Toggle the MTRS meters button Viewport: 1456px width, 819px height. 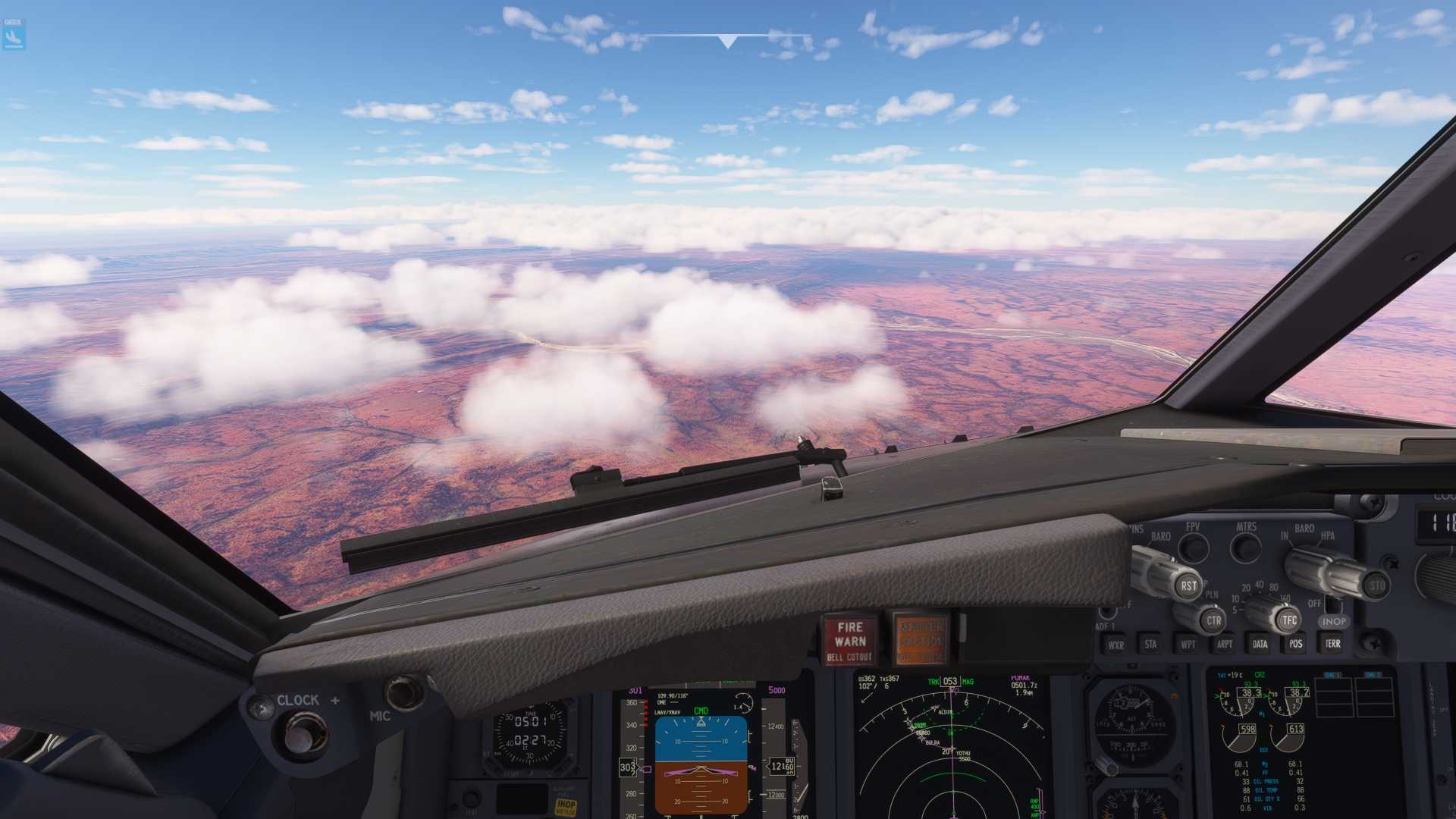(x=1245, y=547)
